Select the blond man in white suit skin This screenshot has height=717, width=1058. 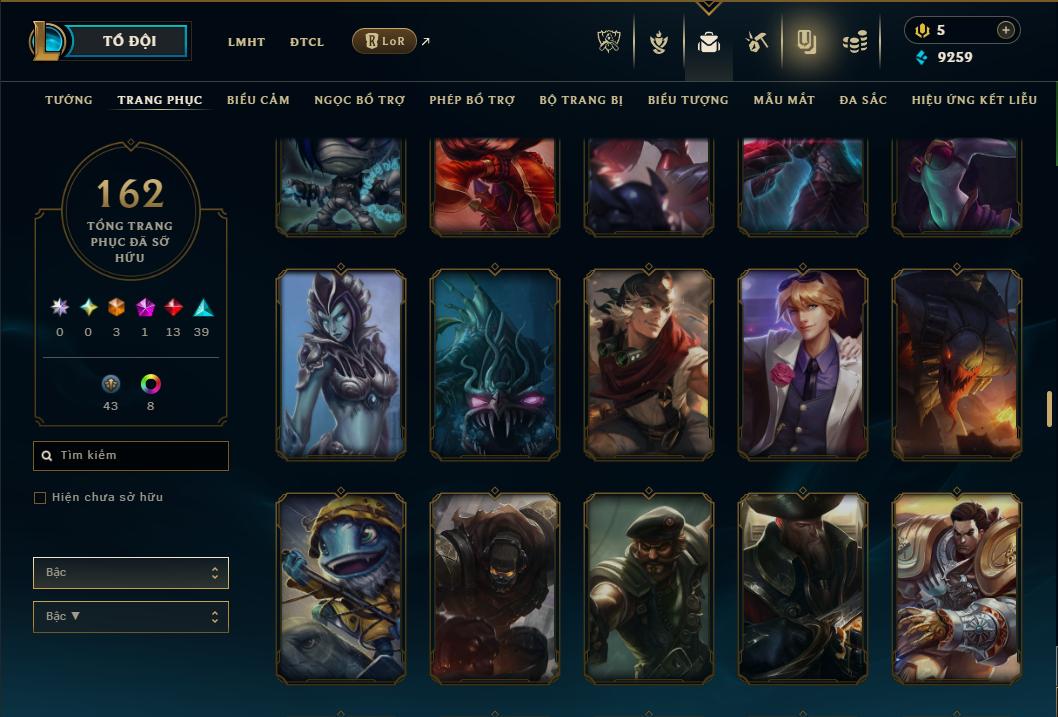pyautogui.click(x=803, y=365)
